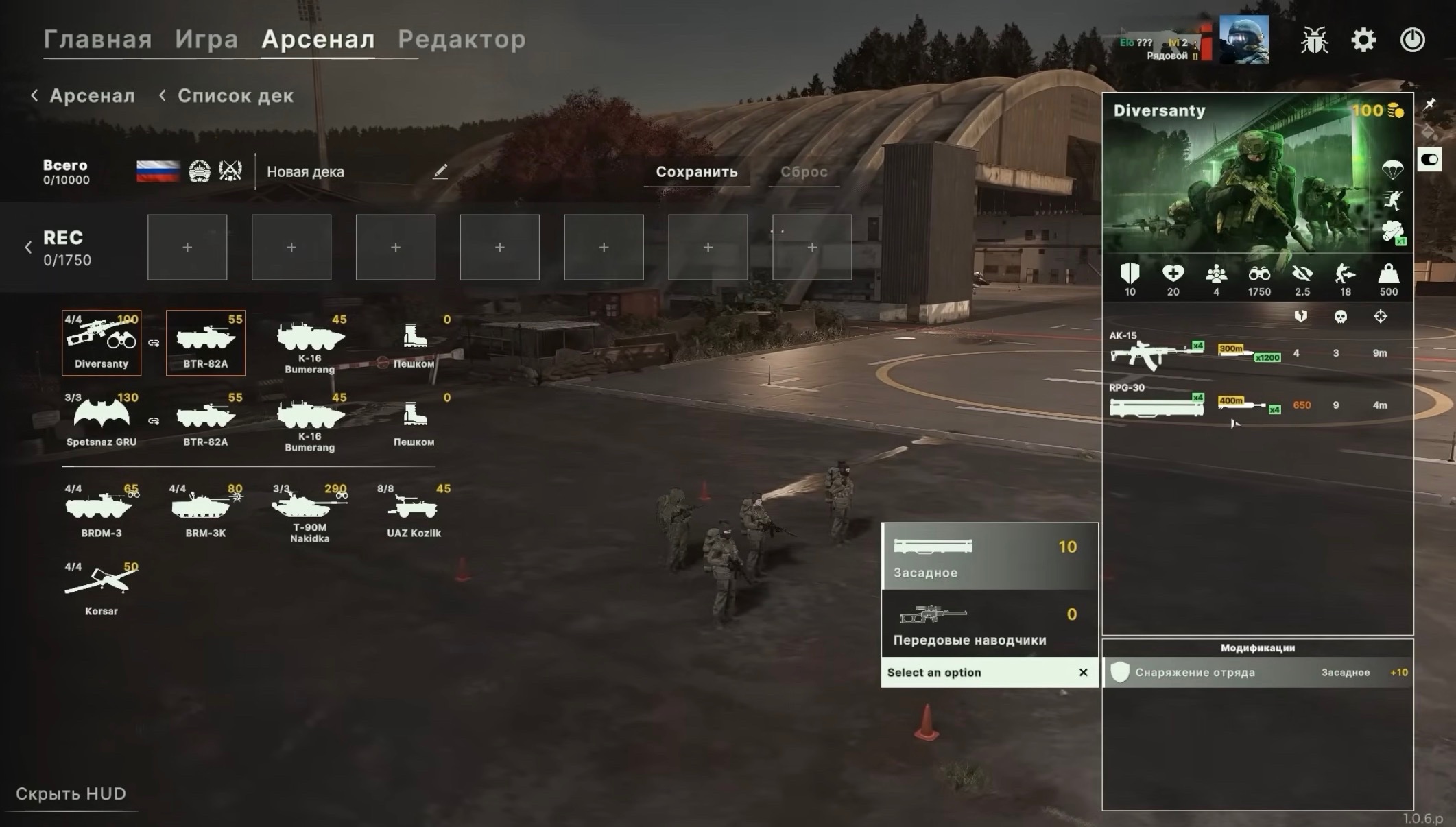The height and width of the screenshot is (827, 1456).
Task: Open the Игра tab
Action: coord(206,39)
